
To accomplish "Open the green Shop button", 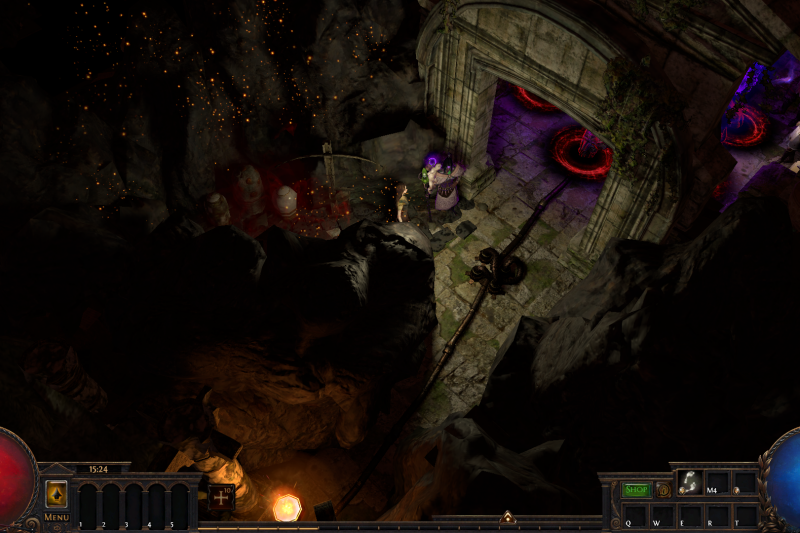I will tap(636, 490).
